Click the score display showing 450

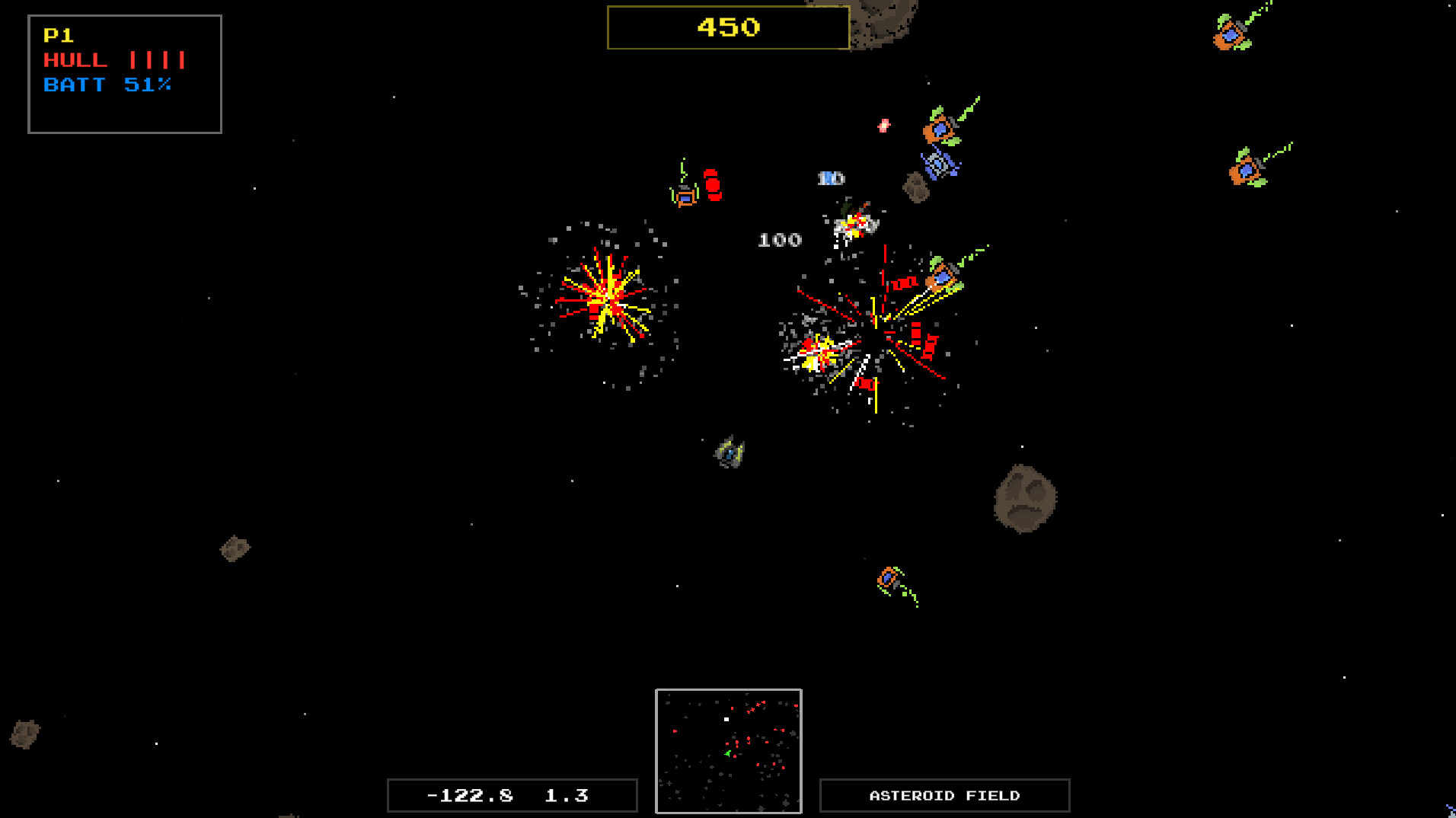click(x=727, y=27)
